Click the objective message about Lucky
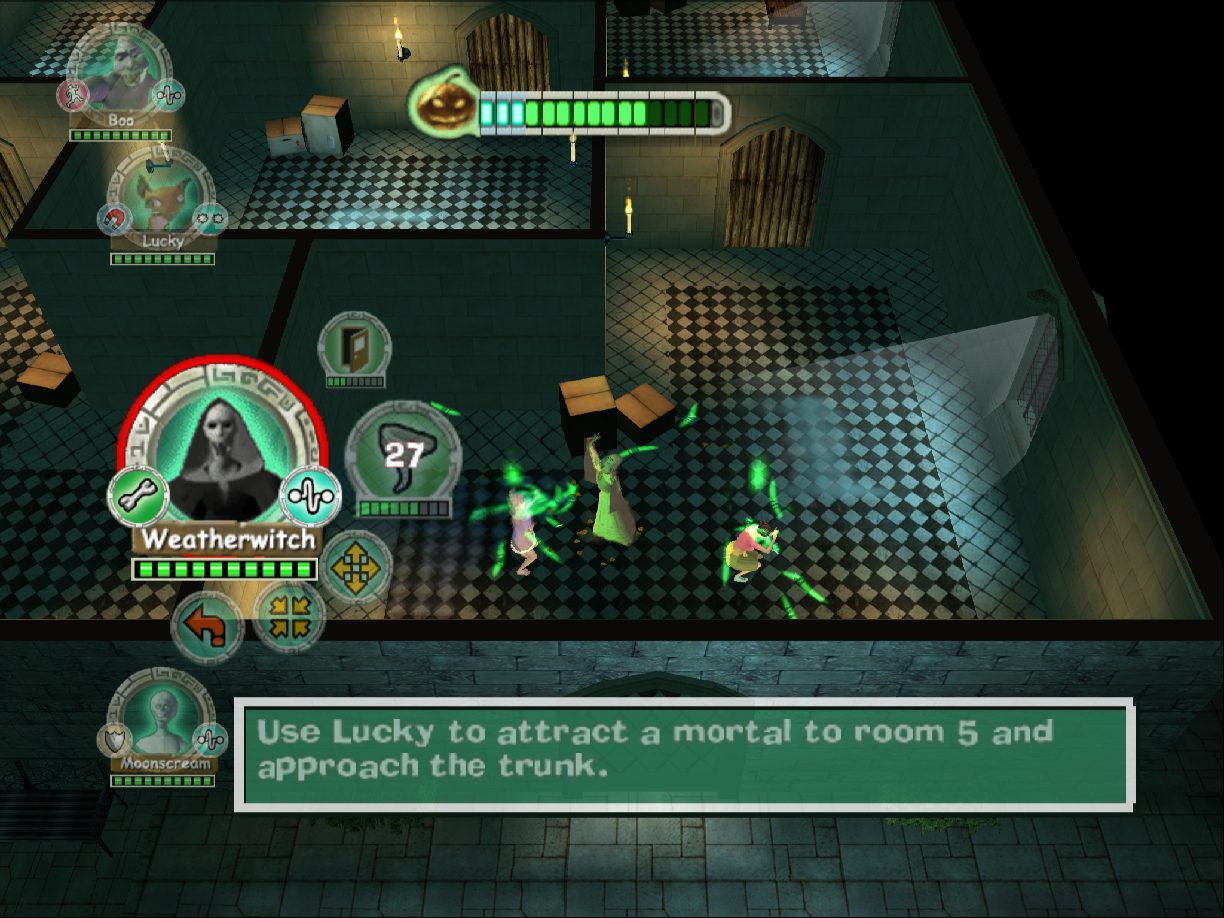The width and height of the screenshot is (1224, 918). [684, 752]
